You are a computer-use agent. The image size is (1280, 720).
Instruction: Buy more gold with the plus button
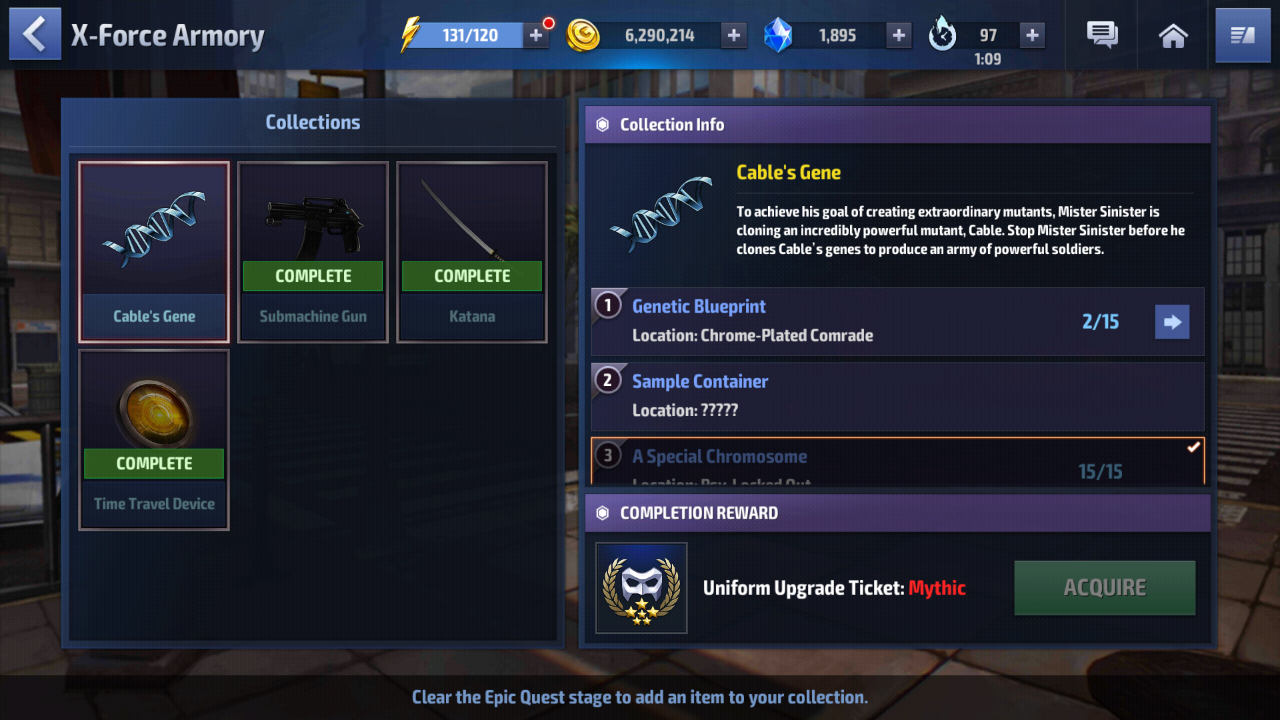[734, 36]
